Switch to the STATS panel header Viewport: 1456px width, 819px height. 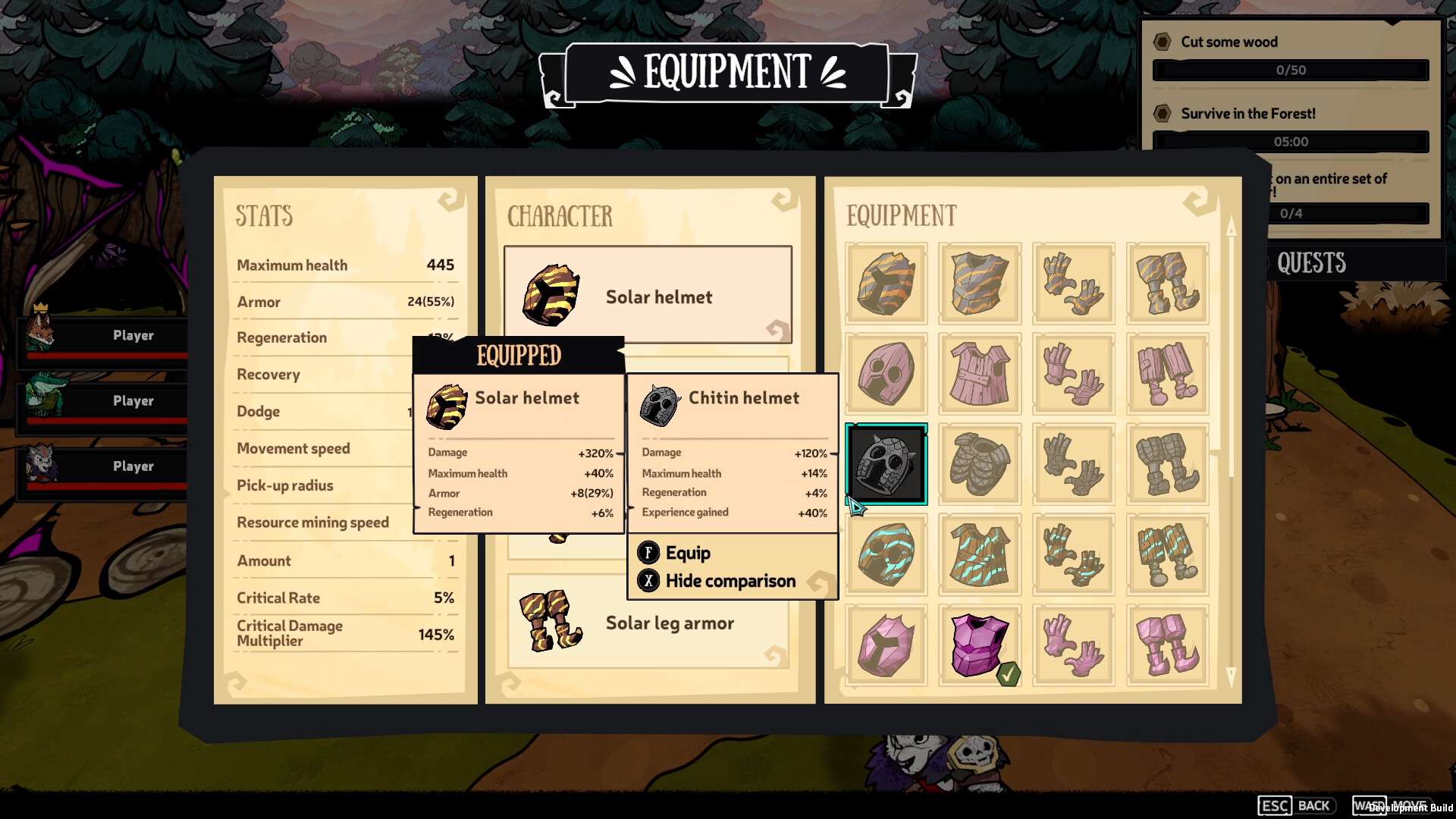(263, 216)
